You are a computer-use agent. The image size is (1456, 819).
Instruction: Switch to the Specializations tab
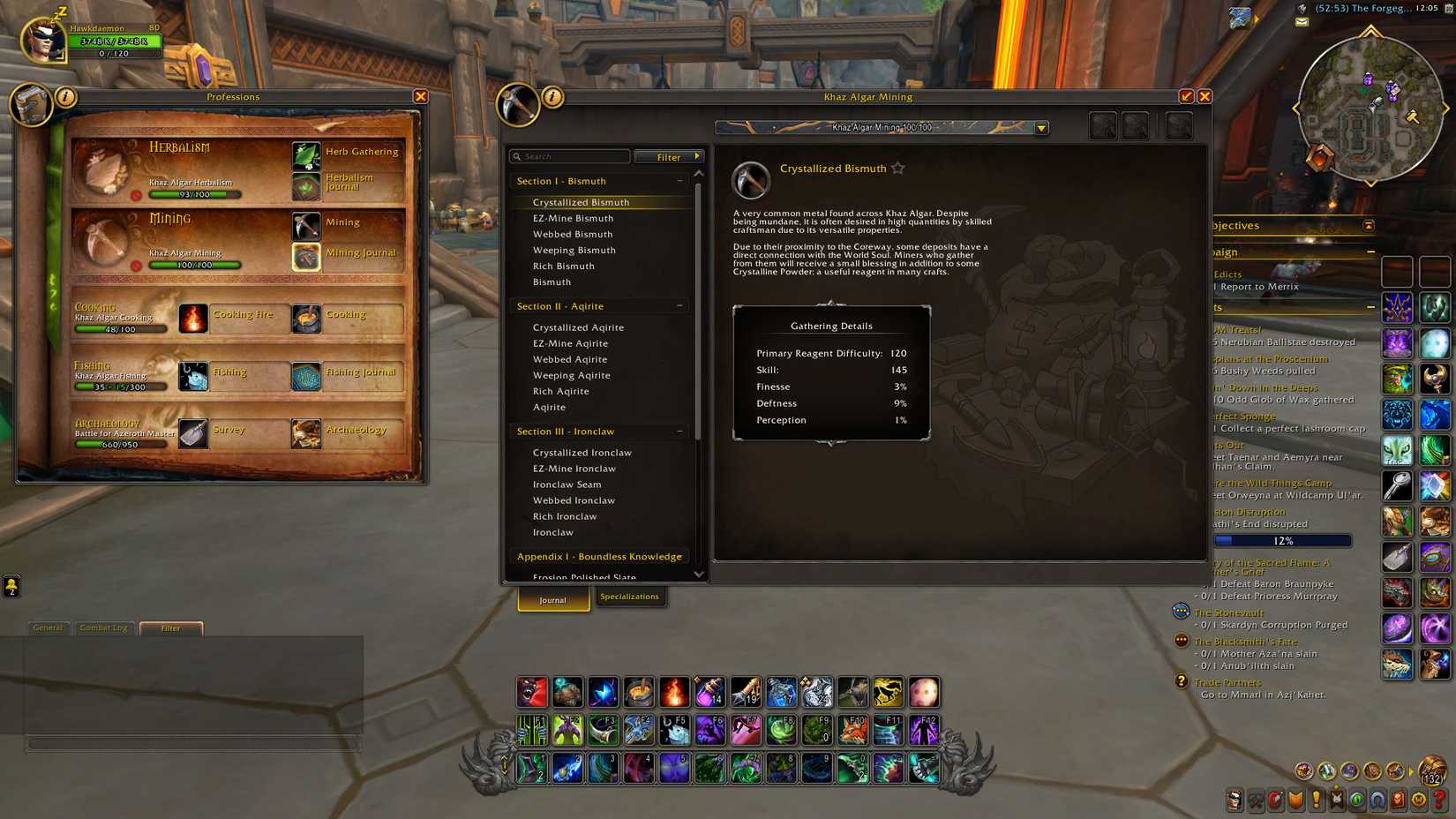(x=630, y=597)
